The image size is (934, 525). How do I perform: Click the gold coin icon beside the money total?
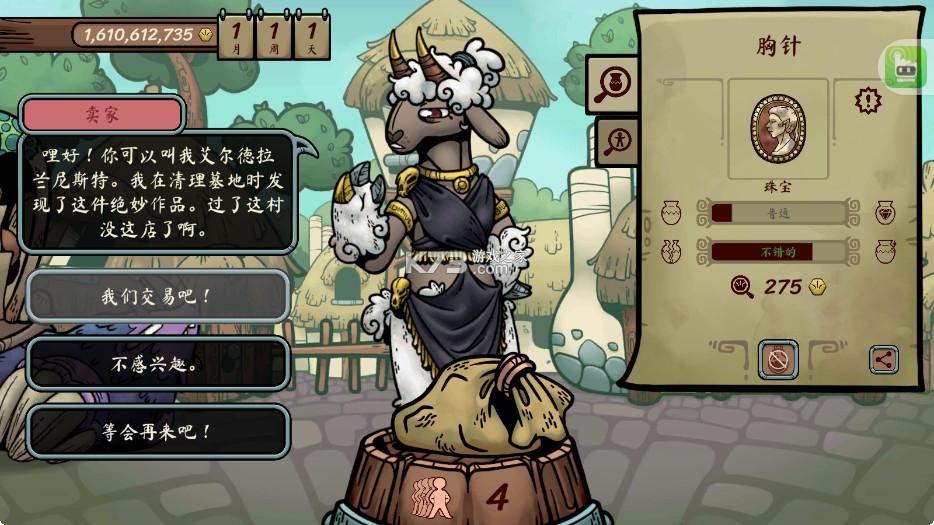tap(207, 35)
